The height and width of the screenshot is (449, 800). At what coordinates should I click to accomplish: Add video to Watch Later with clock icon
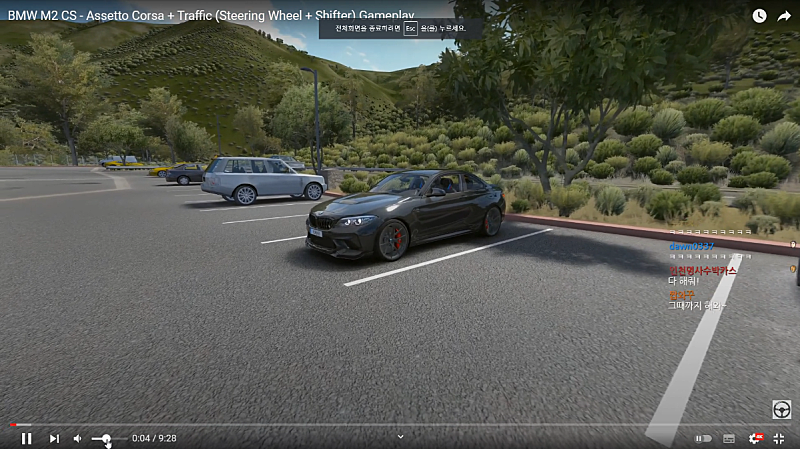pyautogui.click(x=759, y=16)
